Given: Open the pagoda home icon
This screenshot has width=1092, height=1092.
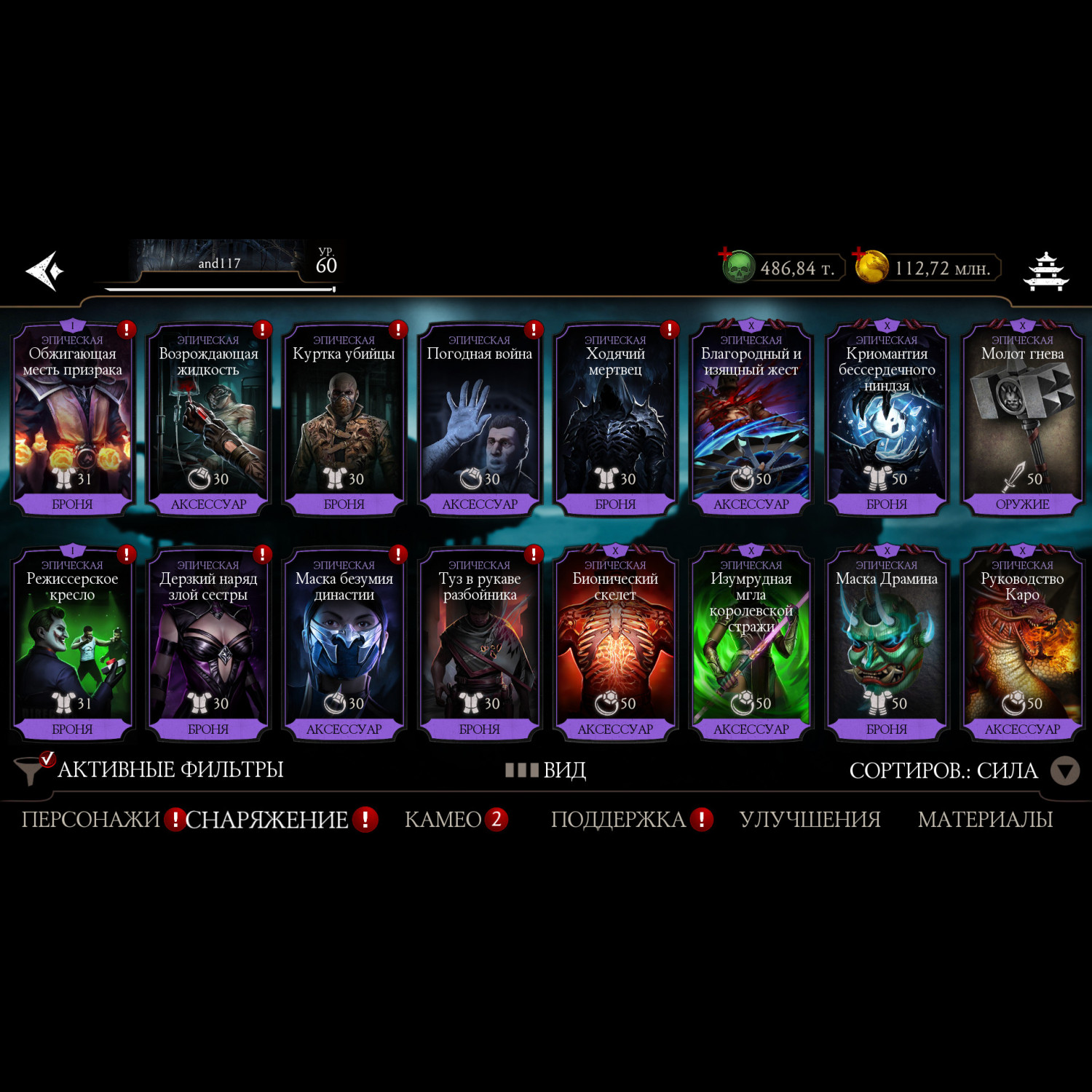Looking at the screenshot, I should [x=1045, y=271].
